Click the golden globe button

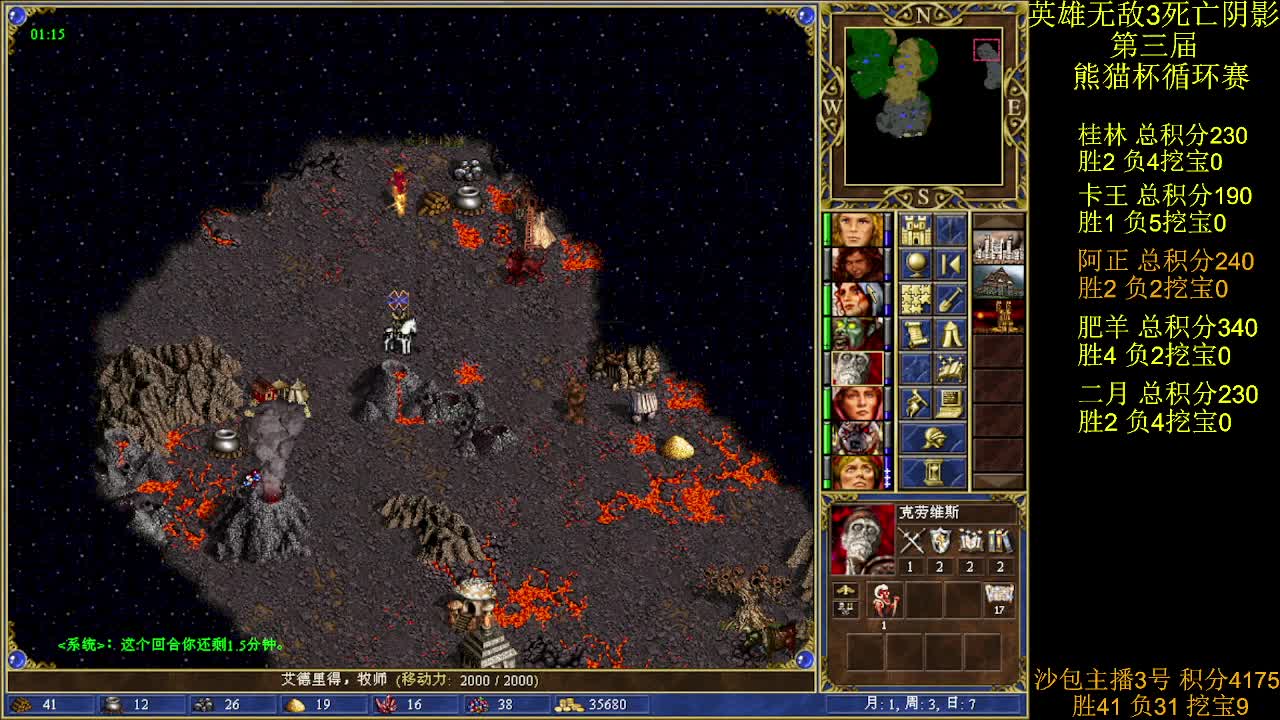click(916, 265)
